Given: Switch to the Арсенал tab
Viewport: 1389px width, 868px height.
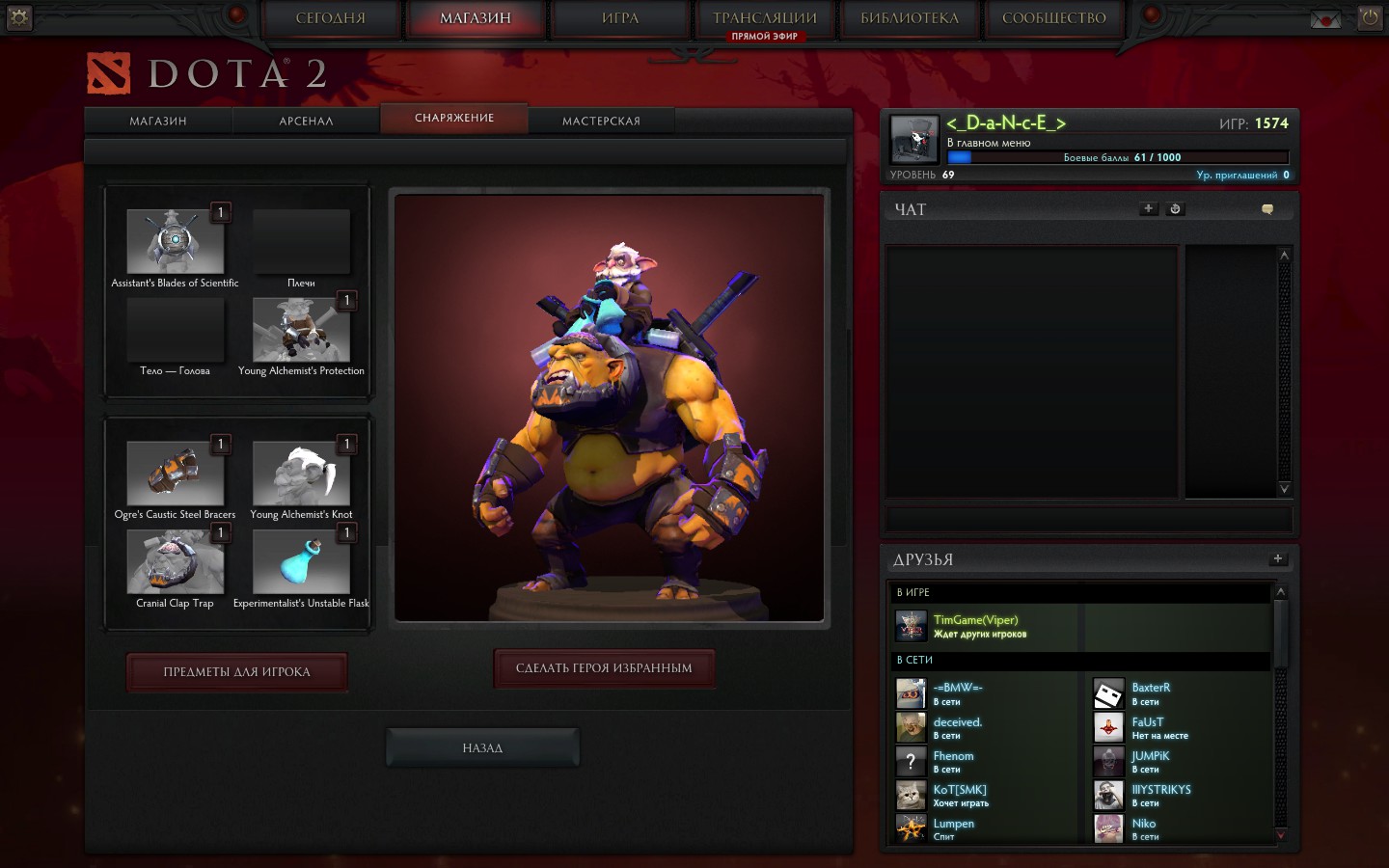Looking at the screenshot, I should pyautogui.click(x=306, y=121).
